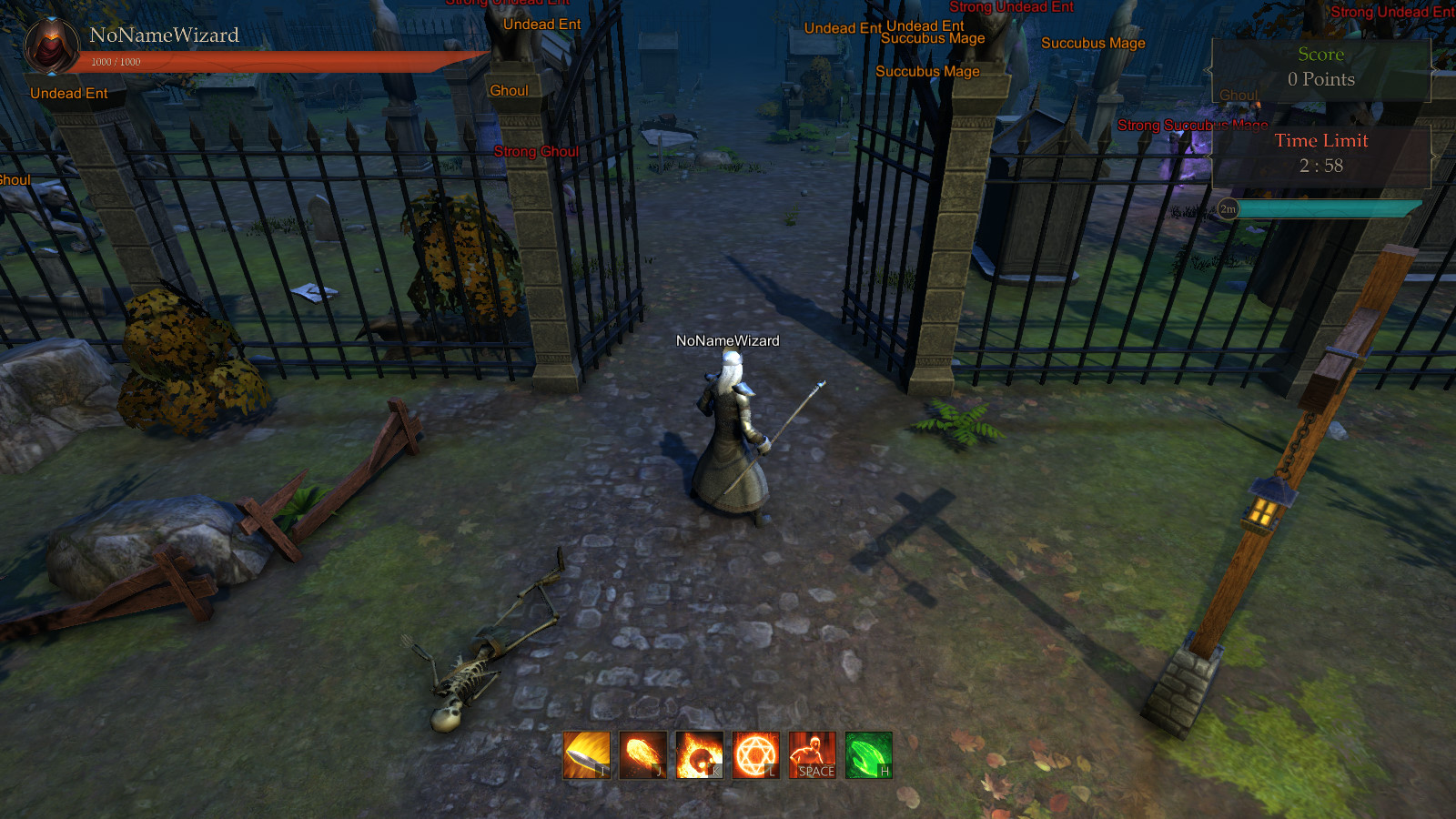Activate the green healing hand ability

(x=869, y=755)
